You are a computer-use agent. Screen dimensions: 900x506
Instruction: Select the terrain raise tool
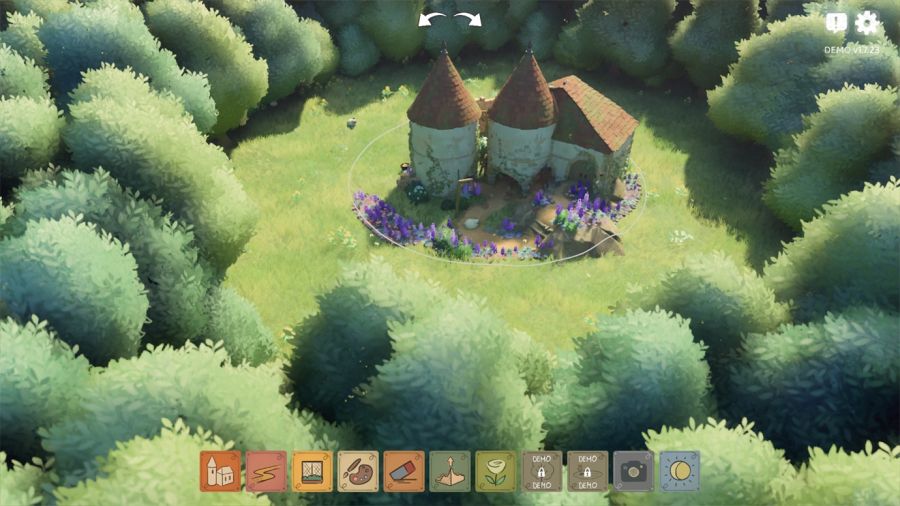pyautogui.click(x=450, y=471)
